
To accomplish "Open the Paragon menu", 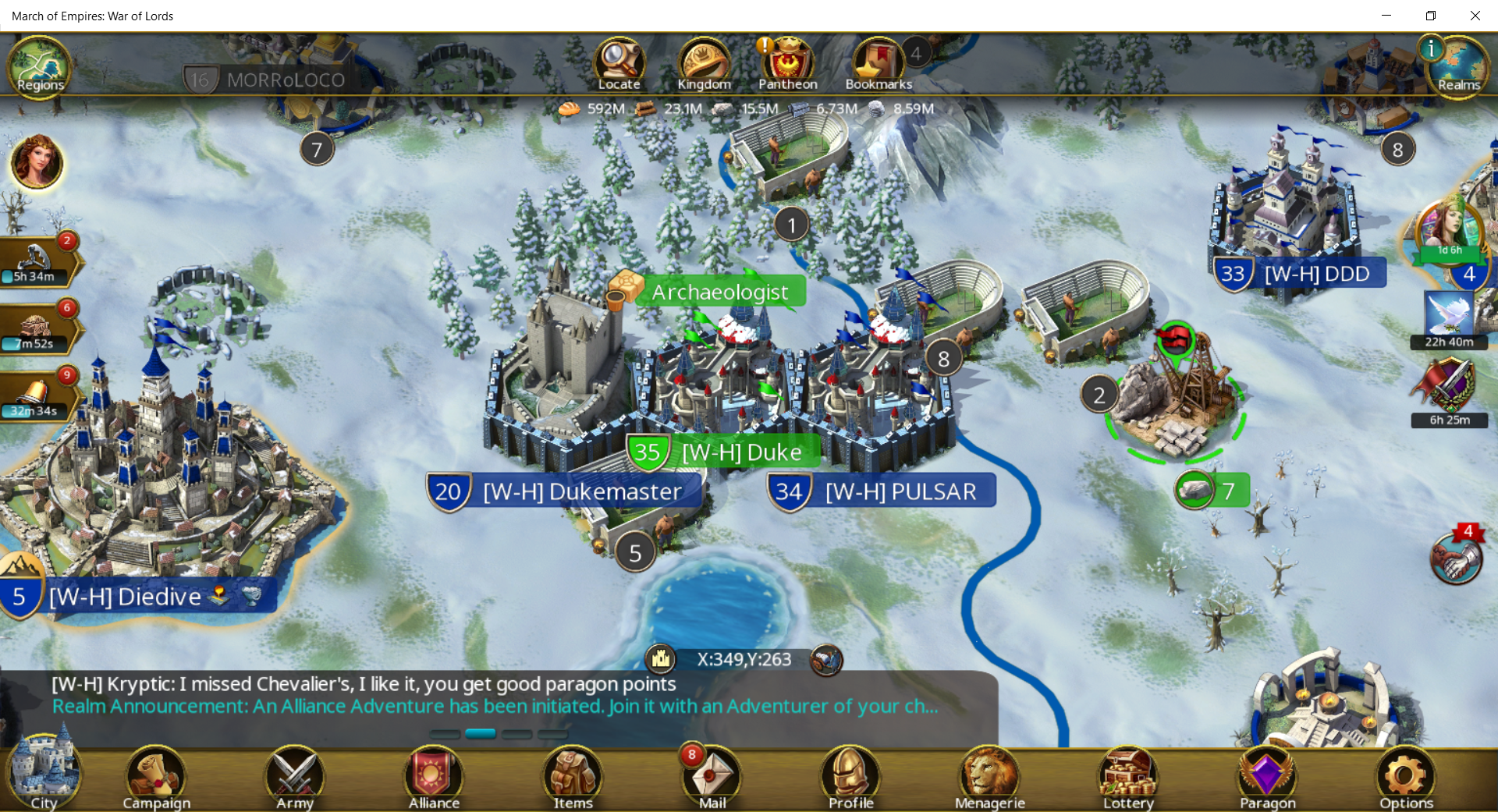I will coord(1267,777).
